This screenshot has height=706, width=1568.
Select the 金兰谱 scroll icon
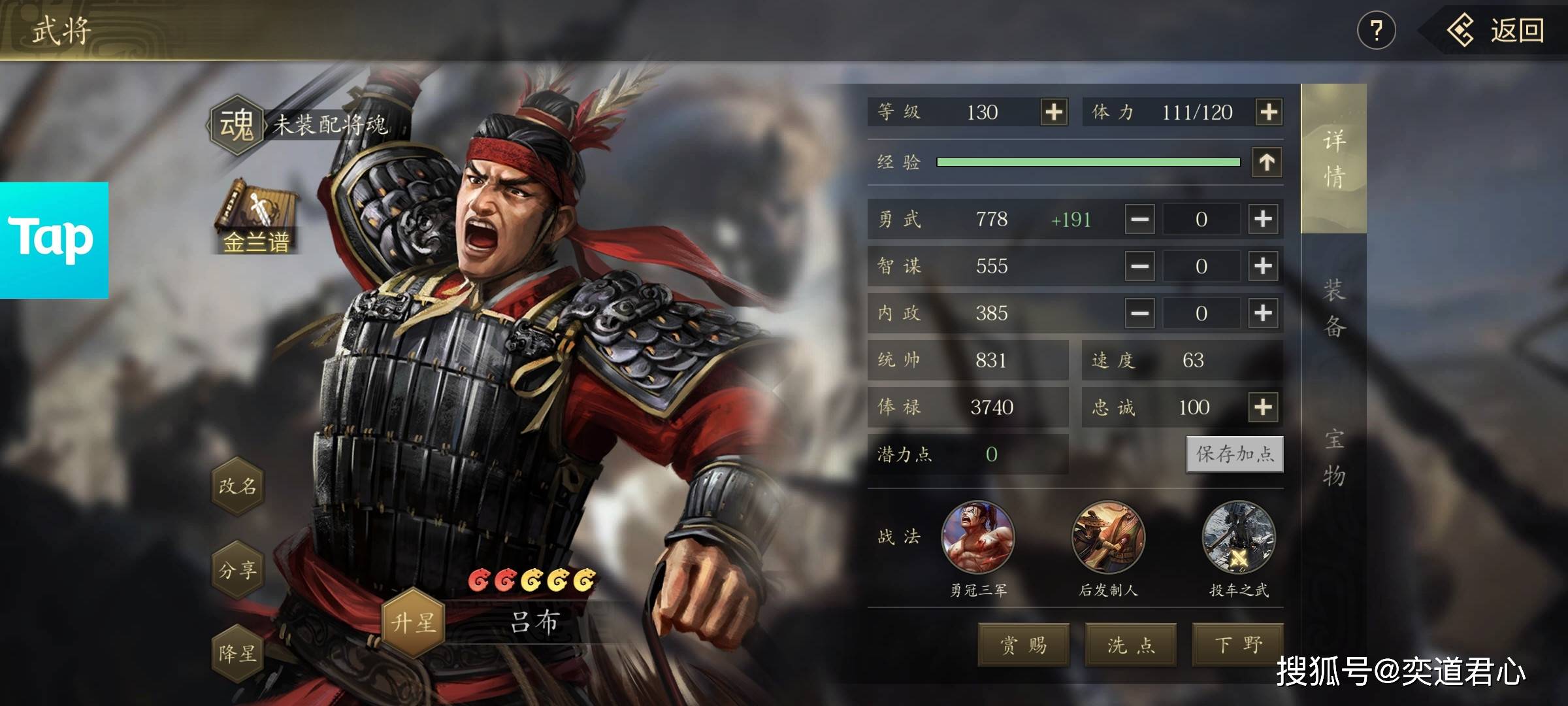click(255, 217)
